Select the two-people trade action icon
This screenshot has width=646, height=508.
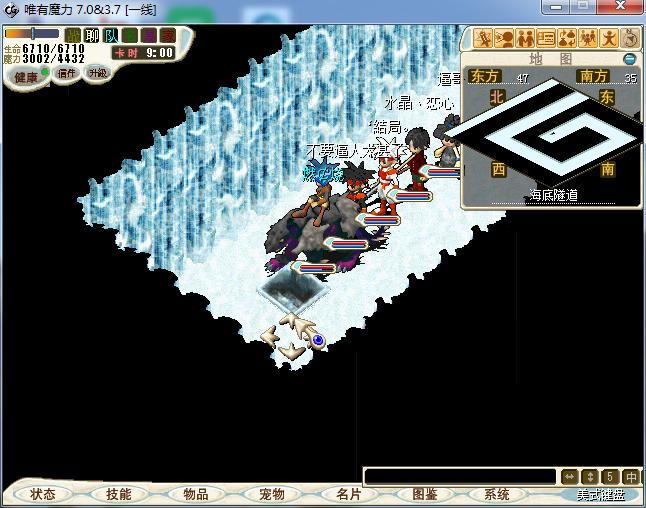click(x=524, y=39)
